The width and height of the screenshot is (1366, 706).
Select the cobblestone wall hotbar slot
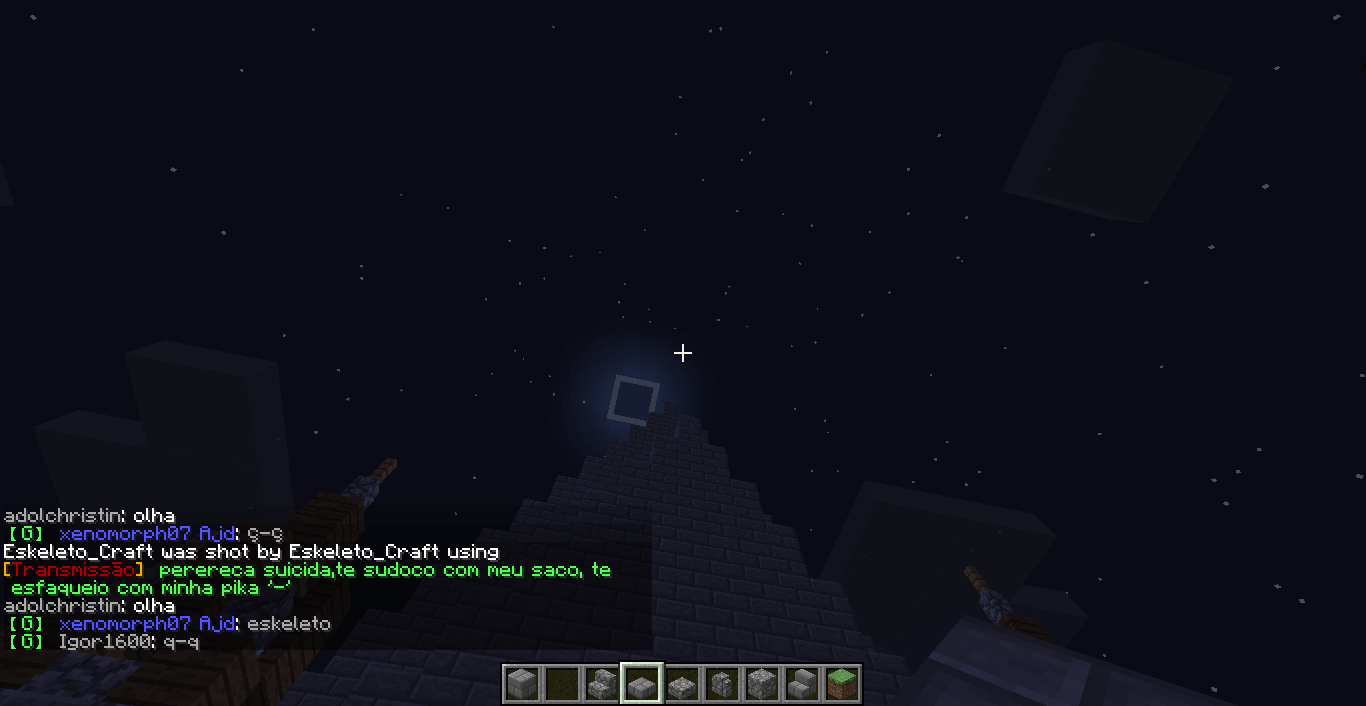pos(722,684)
